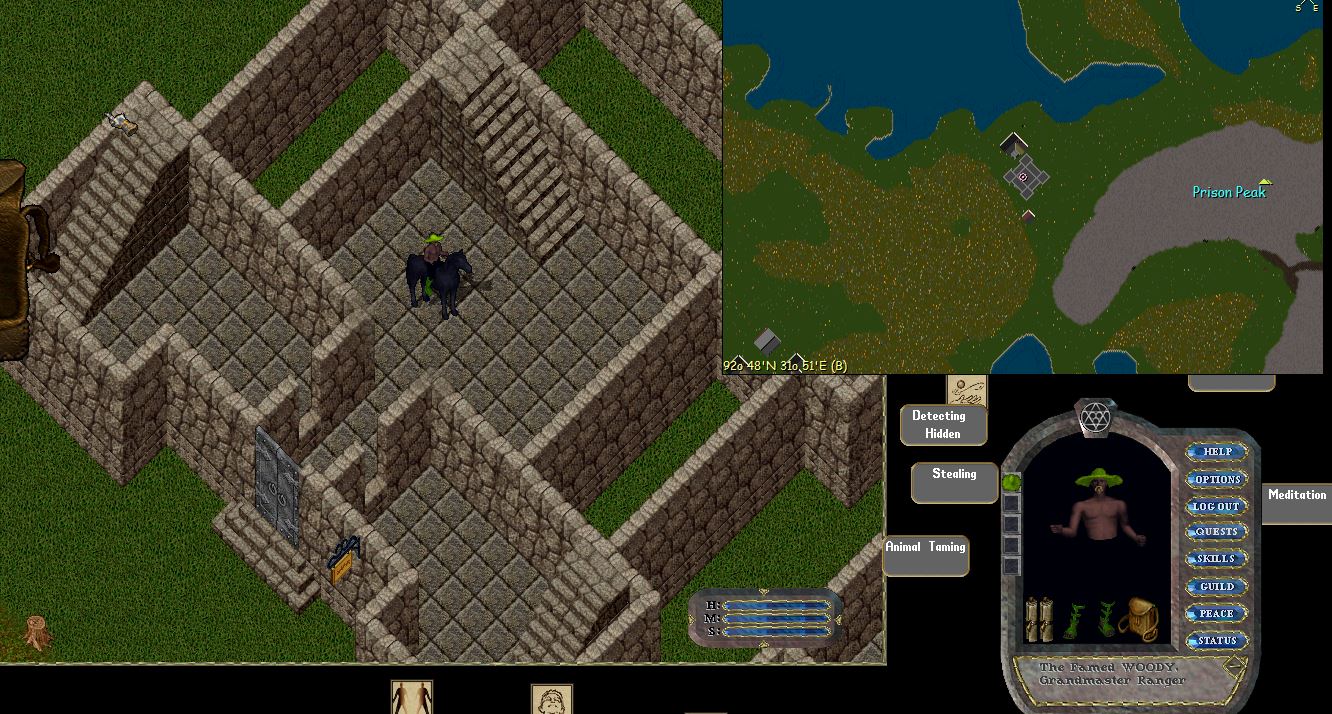This screenshot has width=1332, height=714.
Task: Open the Help menu on paperdoll
Action: click(x=1216, y=452)
